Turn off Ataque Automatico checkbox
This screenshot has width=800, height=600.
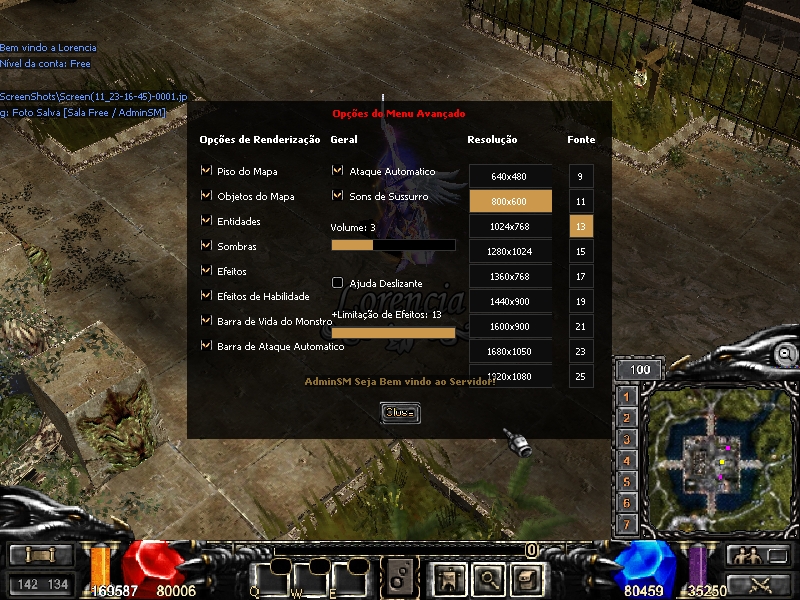click(338, 171)
